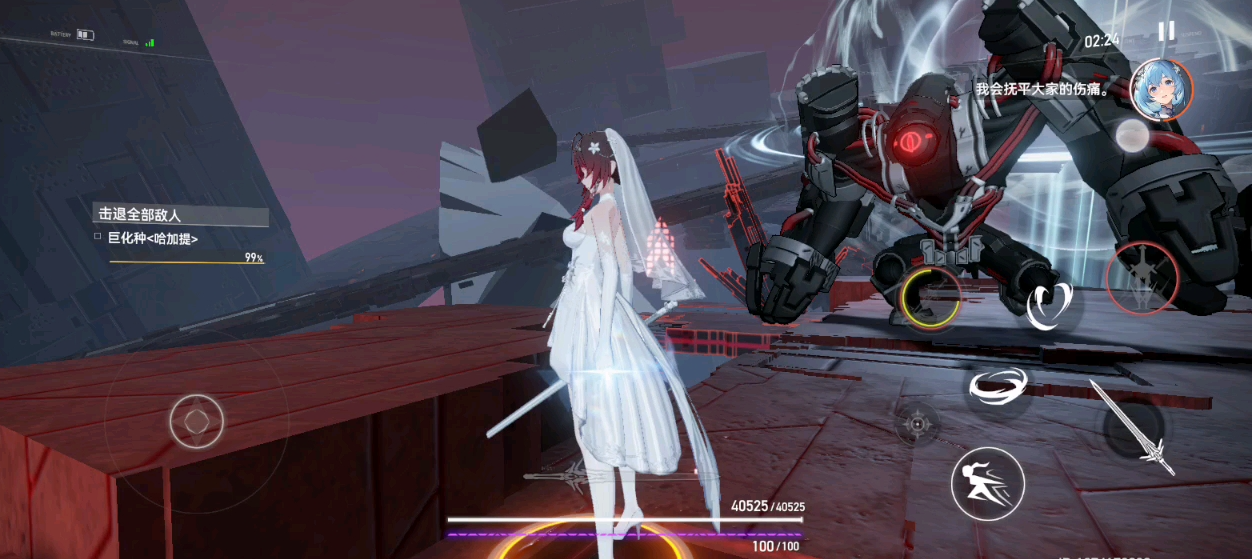Toggle the crosshair lock-on target button
The image size is (1252, 559).
click(916, 425)
